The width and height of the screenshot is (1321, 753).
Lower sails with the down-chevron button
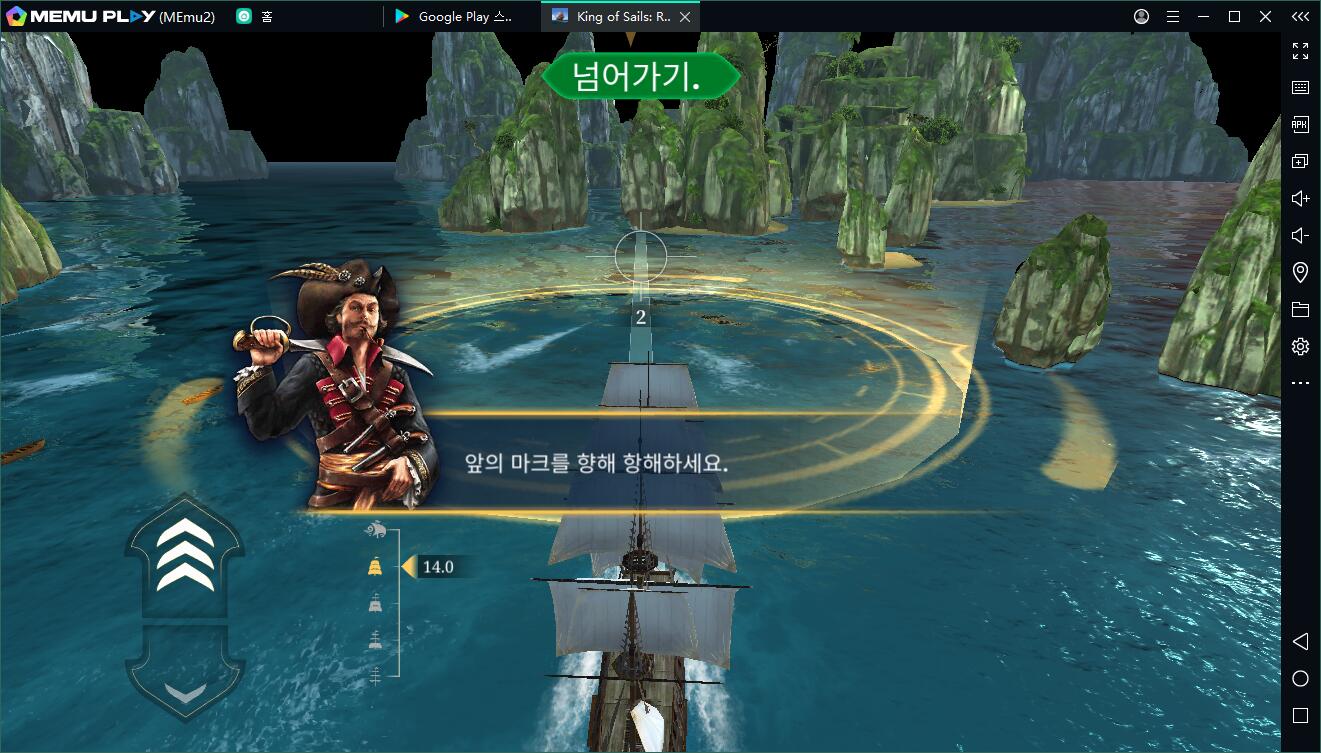[185, 689]
